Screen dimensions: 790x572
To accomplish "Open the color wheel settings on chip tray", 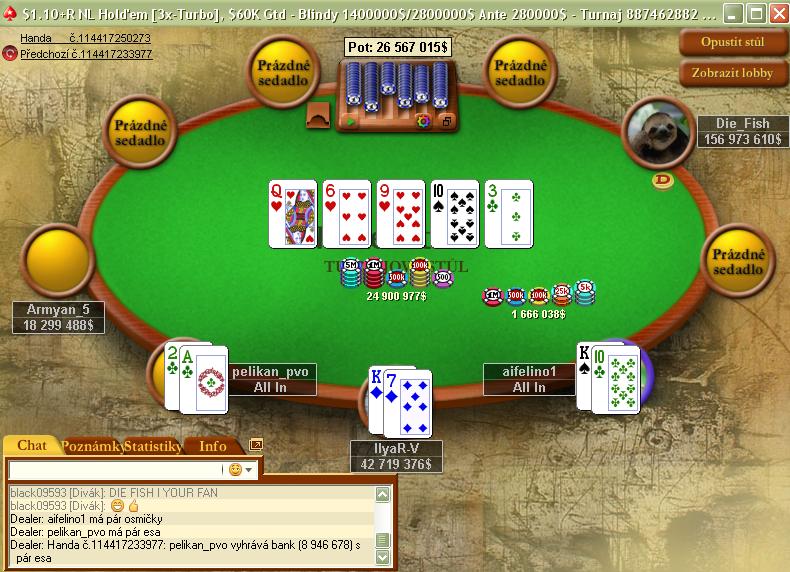I will [423, 121].
